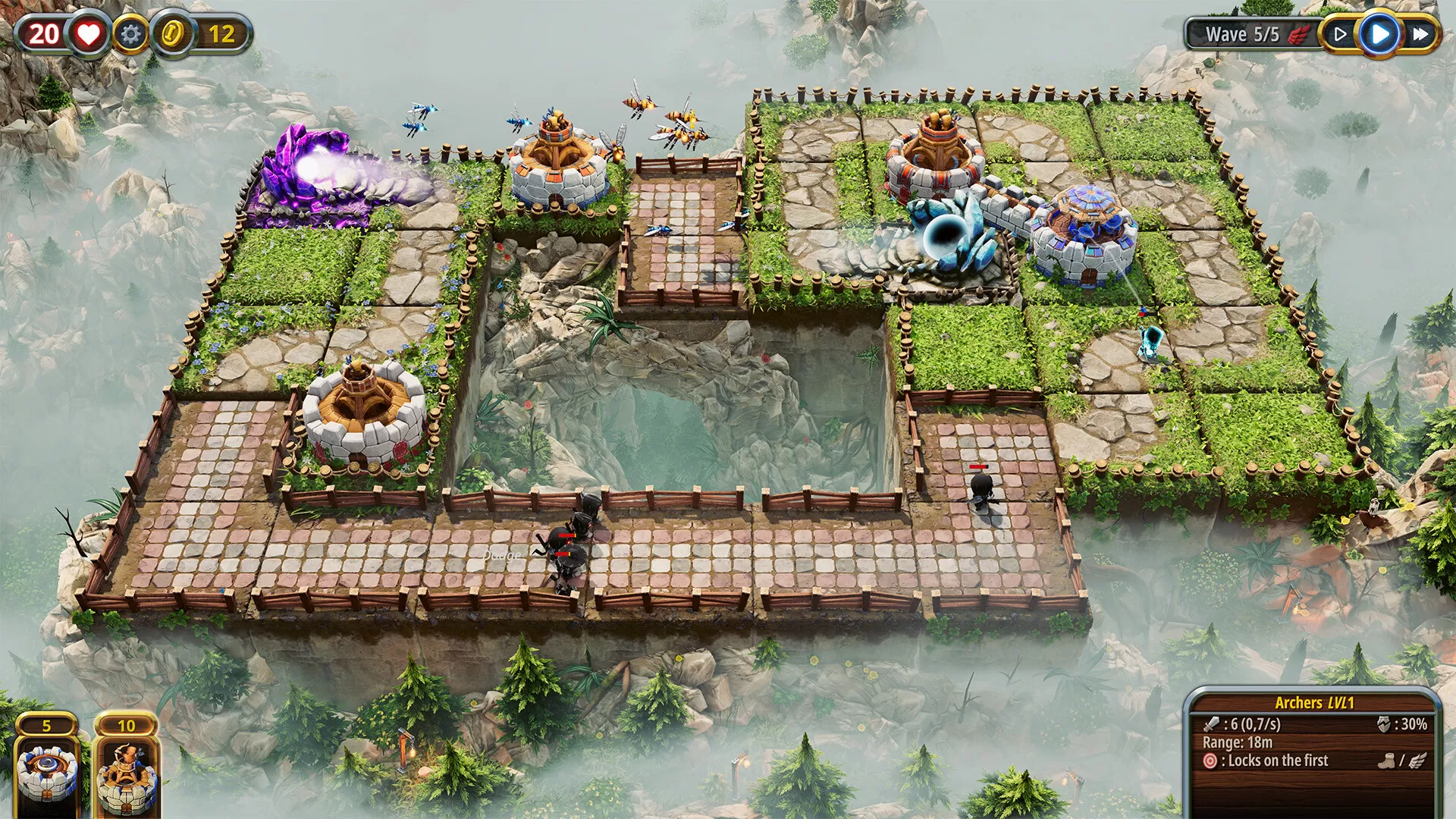
Task: Click the wing flying-targeting icon in Archers panel
Action: [1417, 761]
